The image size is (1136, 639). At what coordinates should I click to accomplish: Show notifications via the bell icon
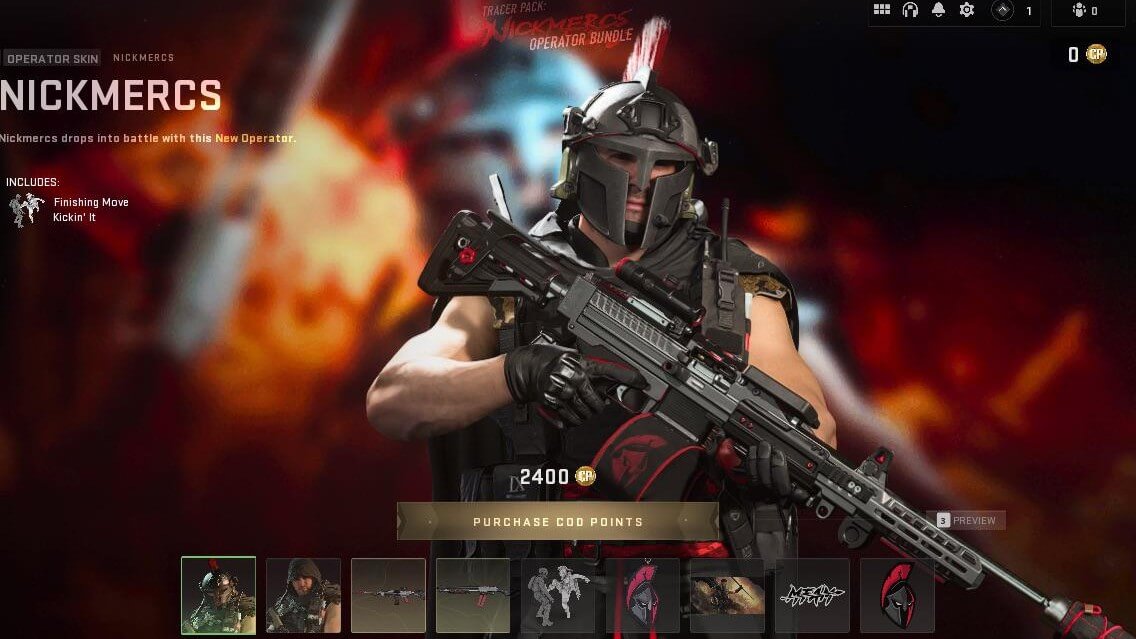click(x=938, y=10)
